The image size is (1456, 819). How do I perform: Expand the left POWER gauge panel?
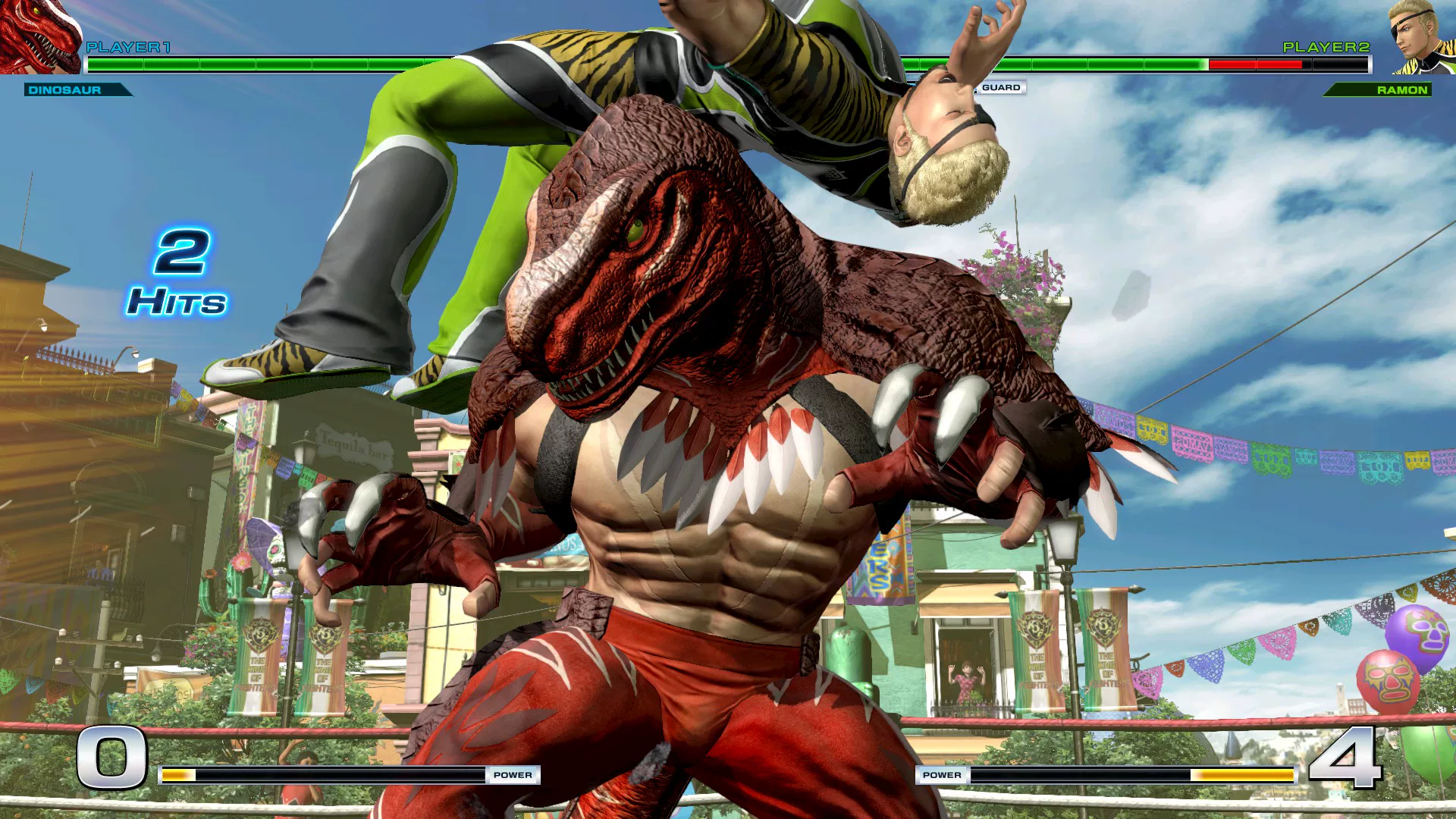click(x=356, y=775)
